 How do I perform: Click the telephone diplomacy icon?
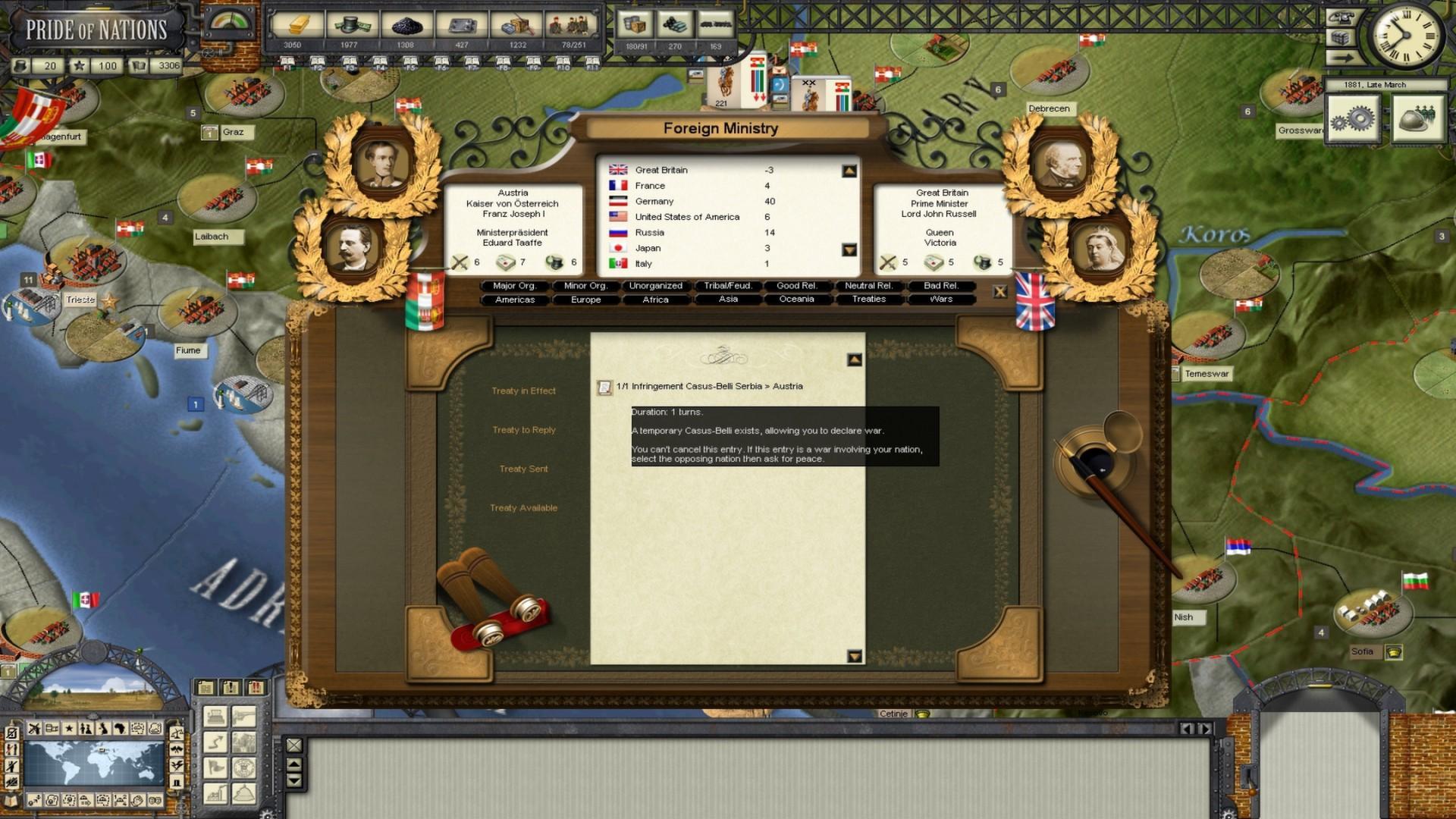[x=1341, y=17]
